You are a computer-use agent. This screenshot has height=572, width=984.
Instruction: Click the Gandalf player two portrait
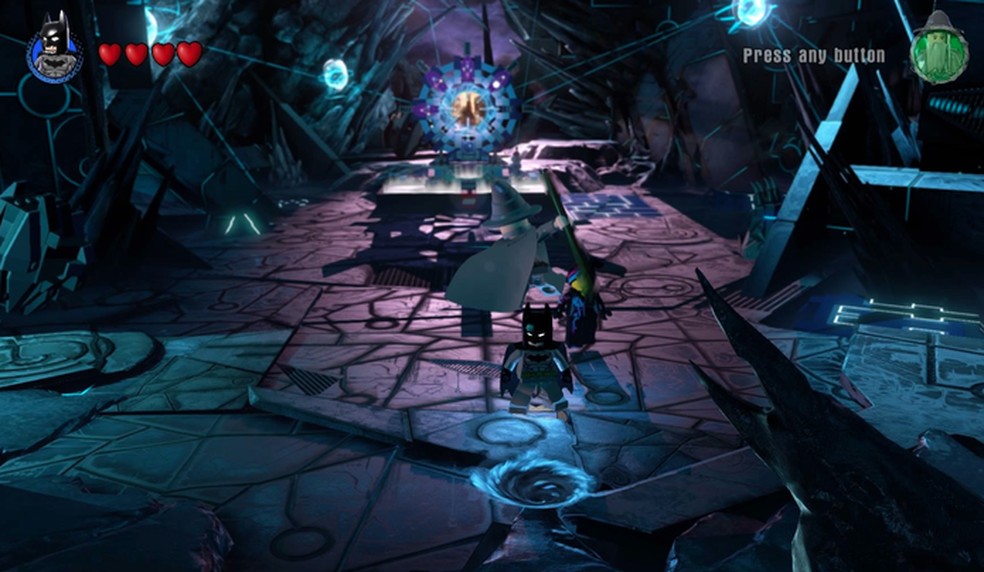click(x=938, y=48)
